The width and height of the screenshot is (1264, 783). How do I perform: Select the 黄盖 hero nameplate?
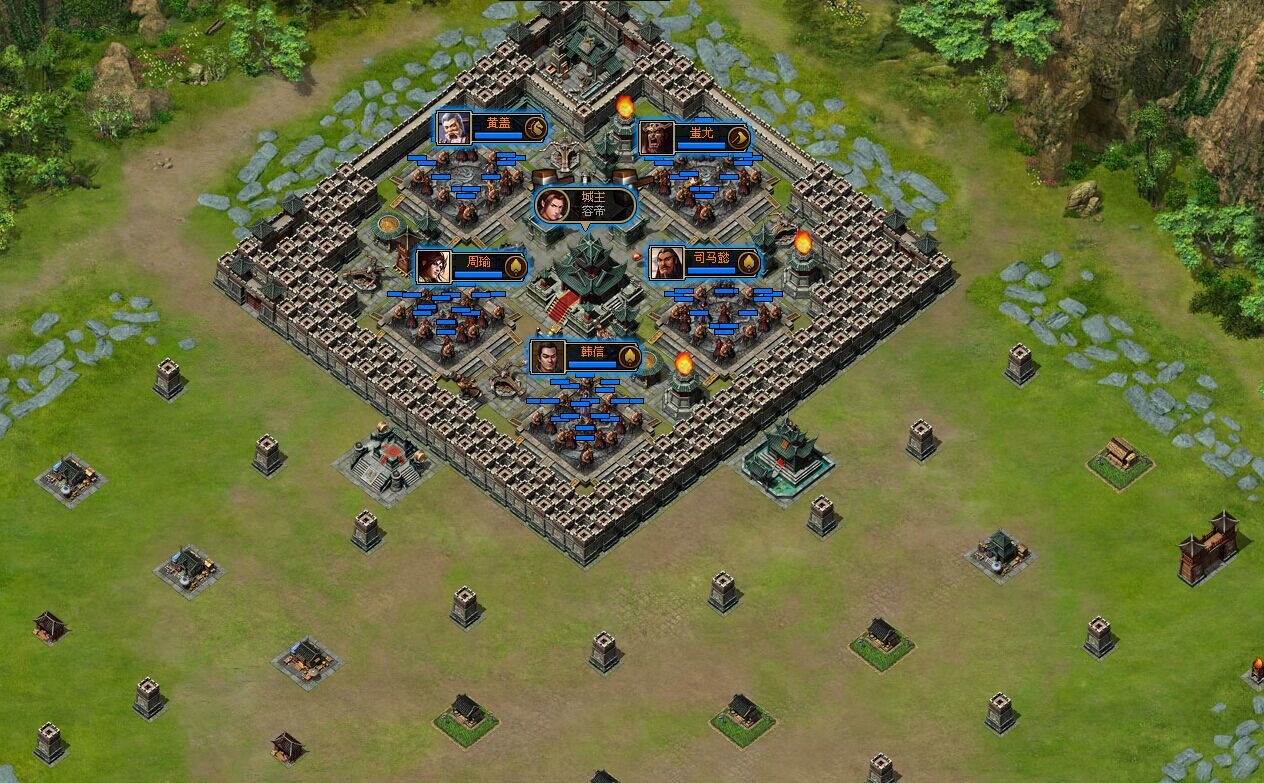489,127
